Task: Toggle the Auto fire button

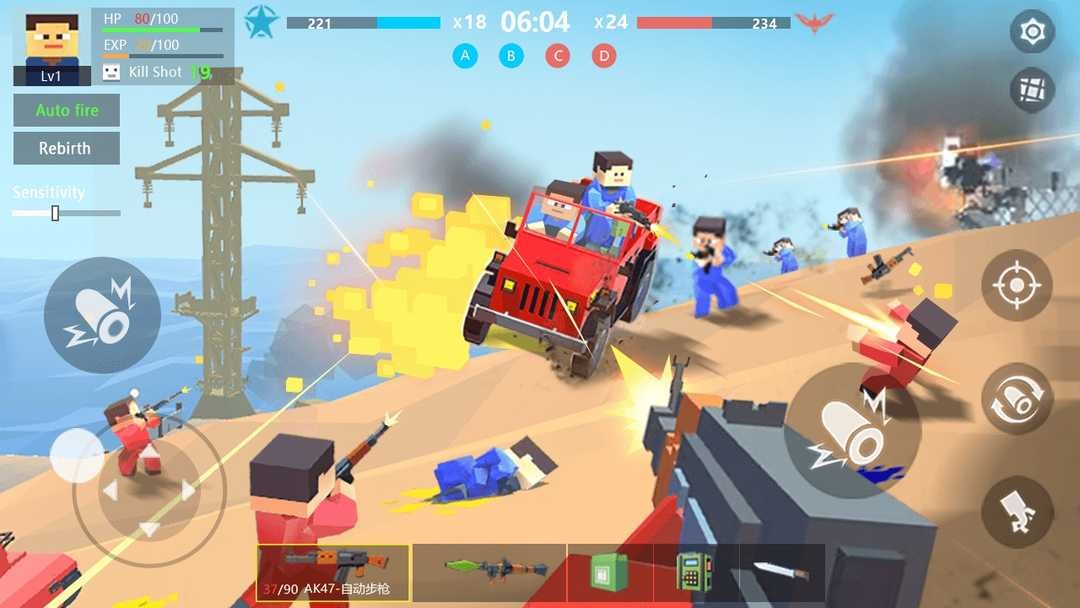Action: click(x=67, y=110)
